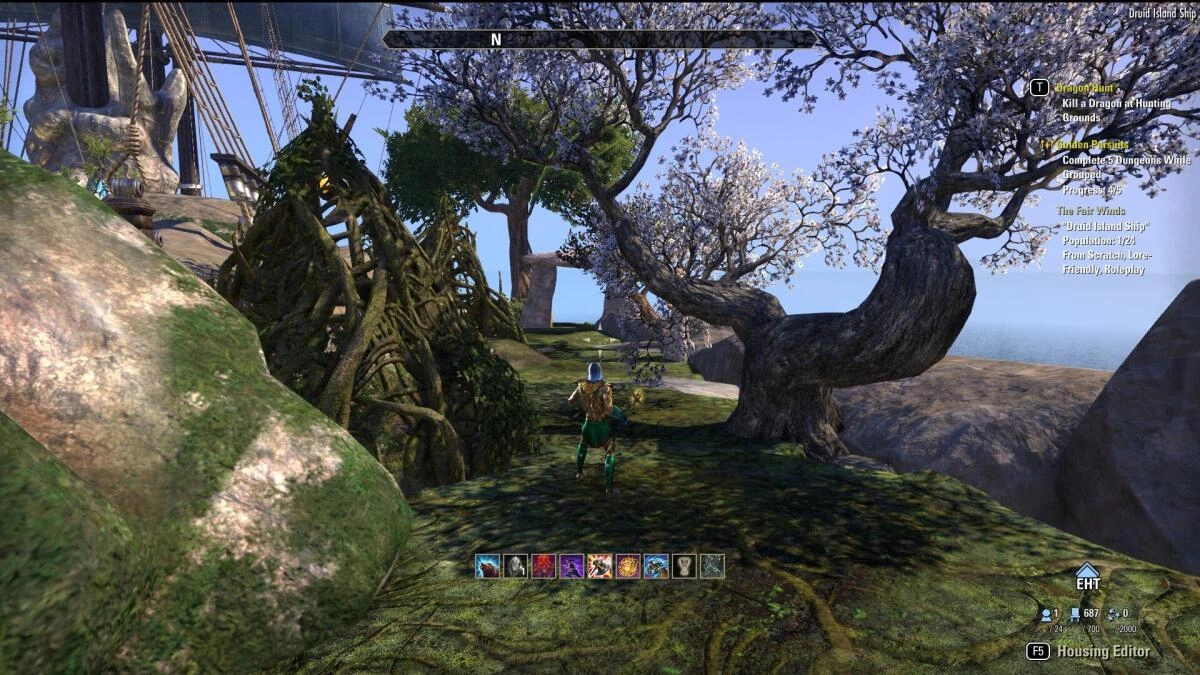Activate the grey-green ultimate slot
The image size is (1200, 675).
point(712,566)
